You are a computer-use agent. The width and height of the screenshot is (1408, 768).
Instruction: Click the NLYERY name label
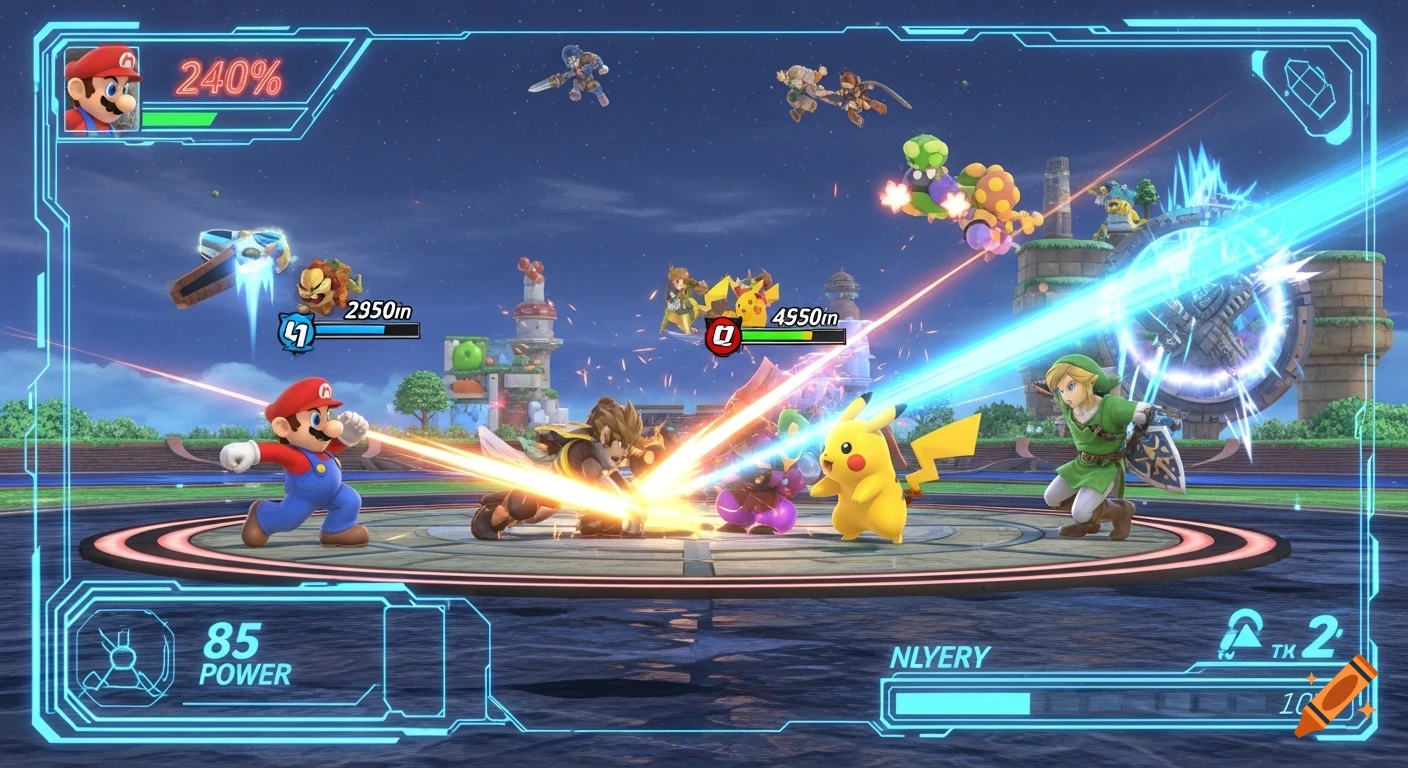point(938,655)
